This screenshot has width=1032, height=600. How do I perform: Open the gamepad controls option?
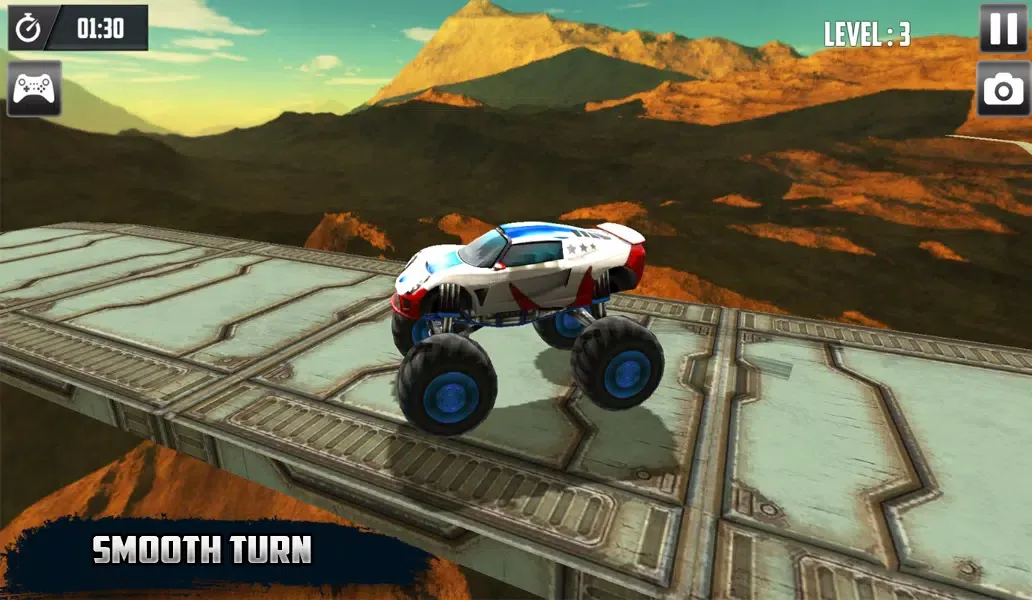34,90
